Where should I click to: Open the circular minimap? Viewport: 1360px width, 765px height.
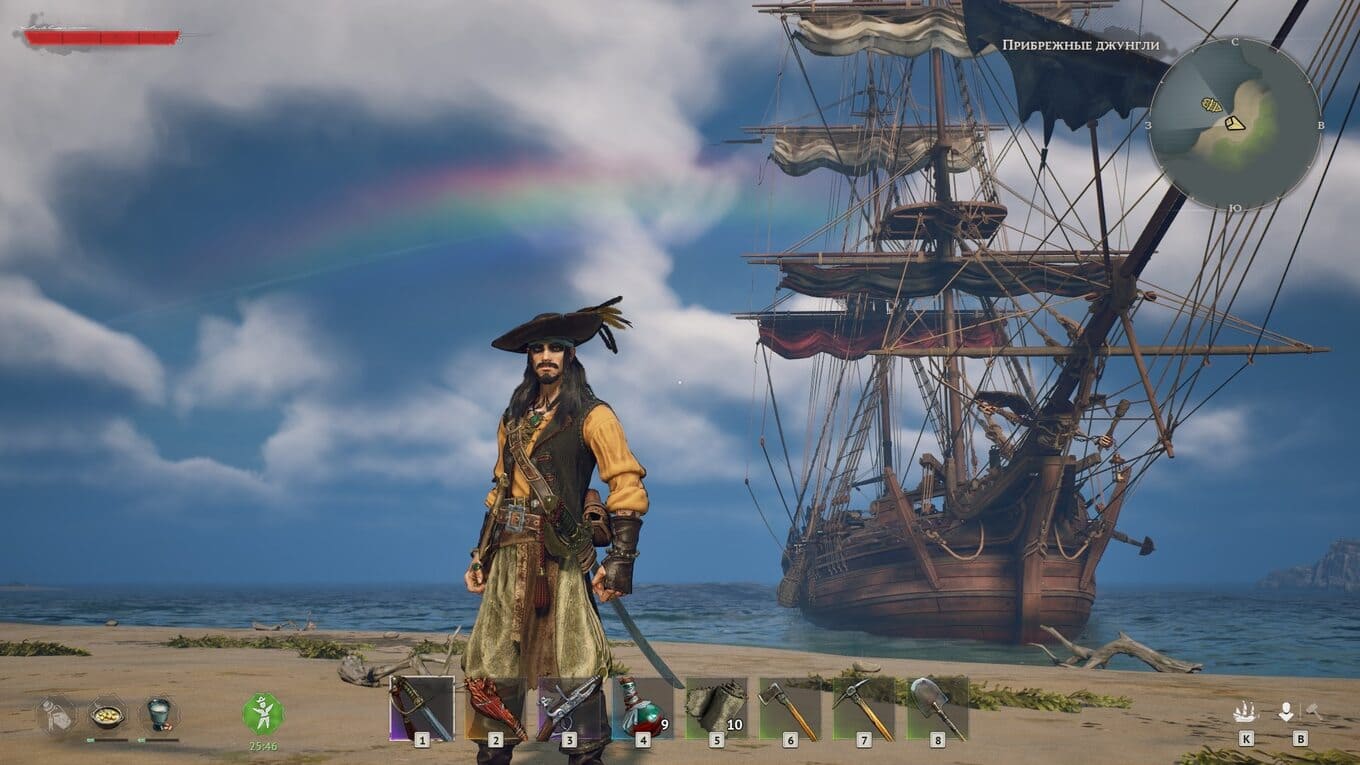click(1234, 123)
